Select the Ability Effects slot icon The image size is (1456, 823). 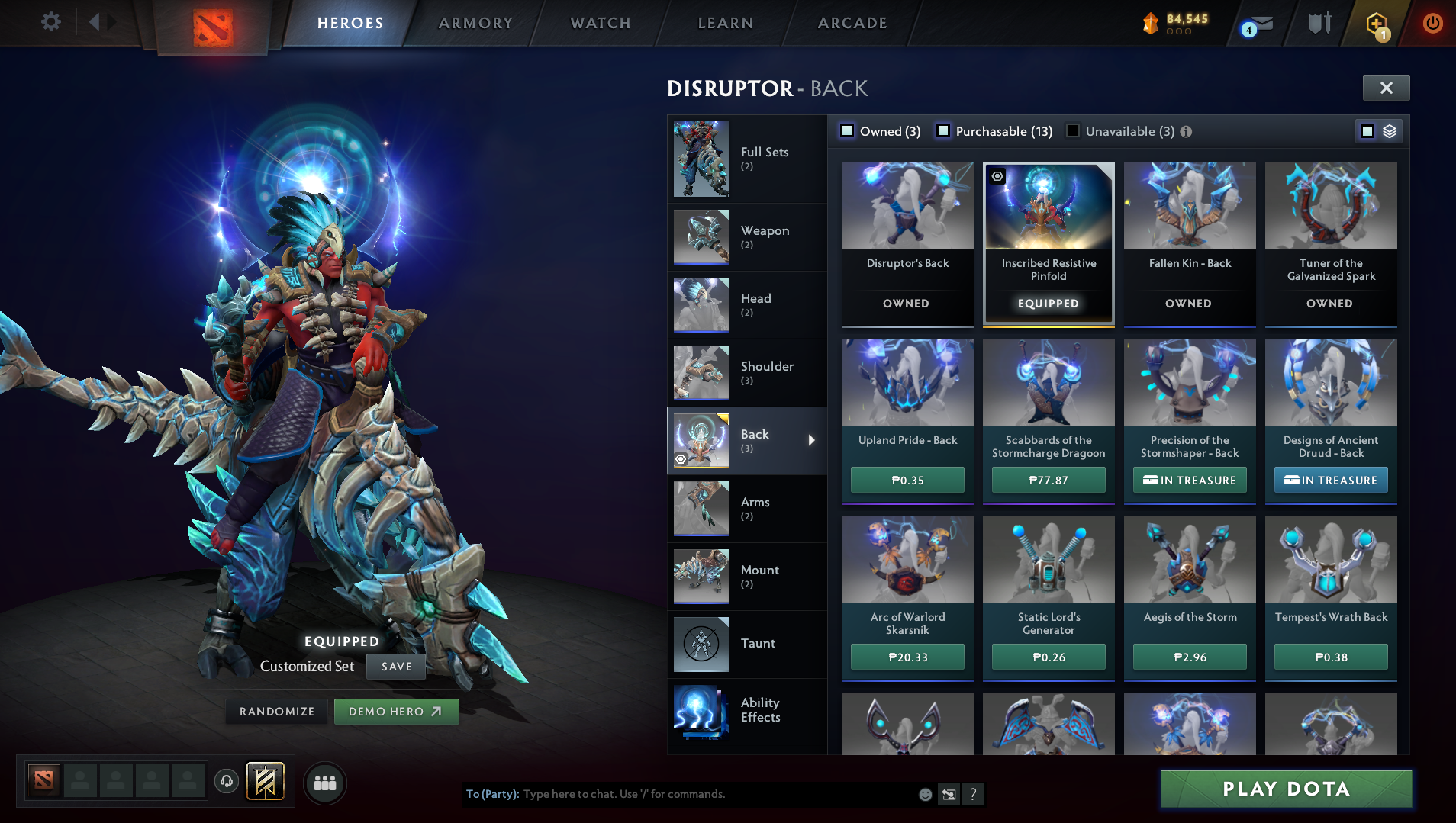point(701,712)
